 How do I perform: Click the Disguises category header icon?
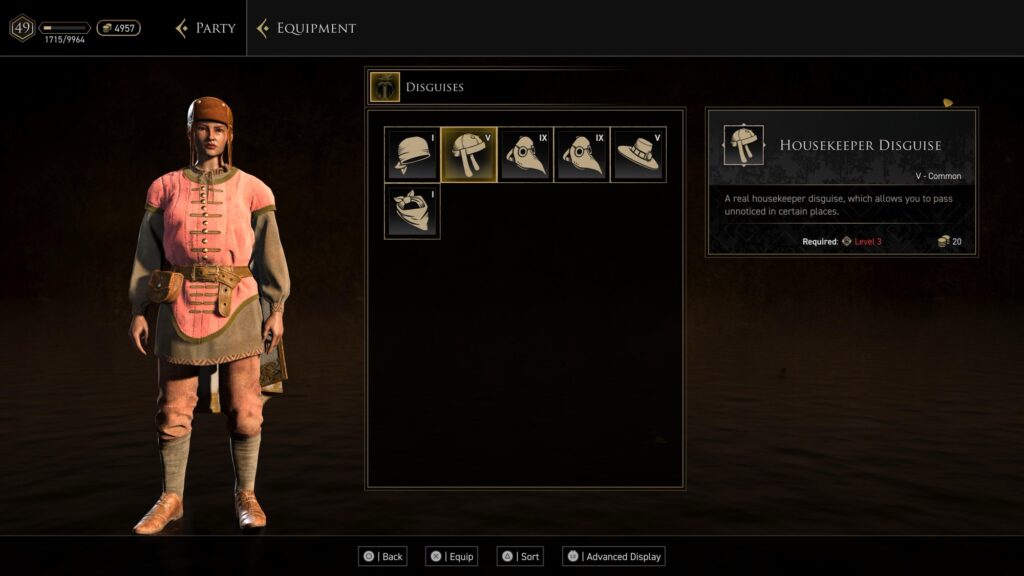(x=384, y=87)
